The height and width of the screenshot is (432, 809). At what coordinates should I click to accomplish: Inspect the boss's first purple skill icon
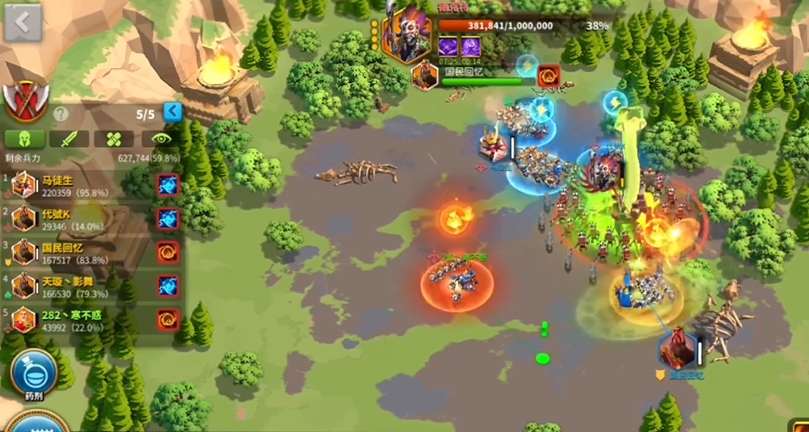(x=447, y=47)
